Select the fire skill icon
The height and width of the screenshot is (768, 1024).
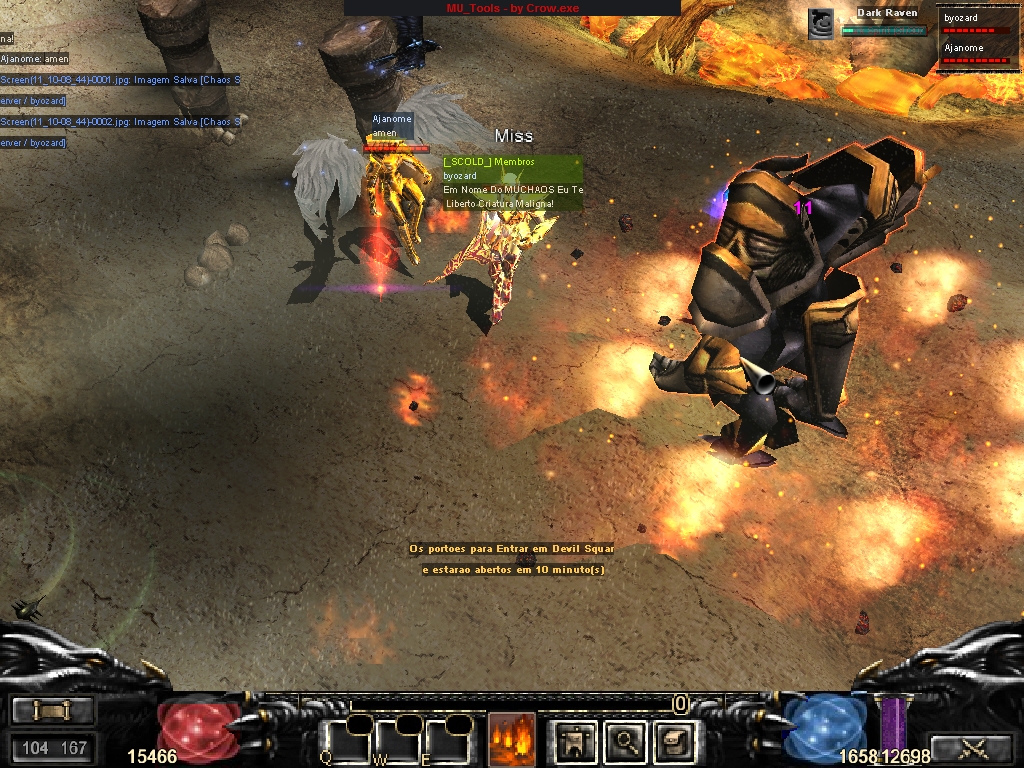511,740
